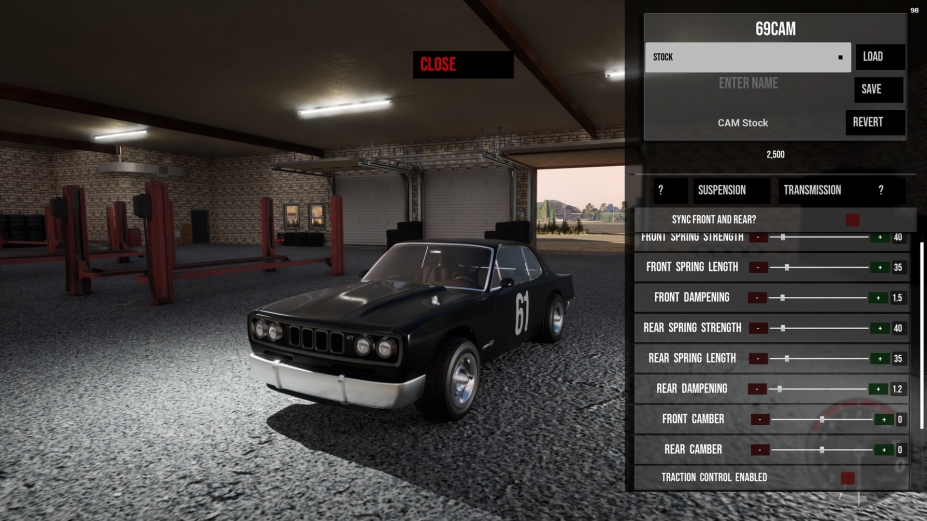The width and height of the screenshot is (927, 521).
Task: Click the Front Camber slider track
Action: (820, 419)
